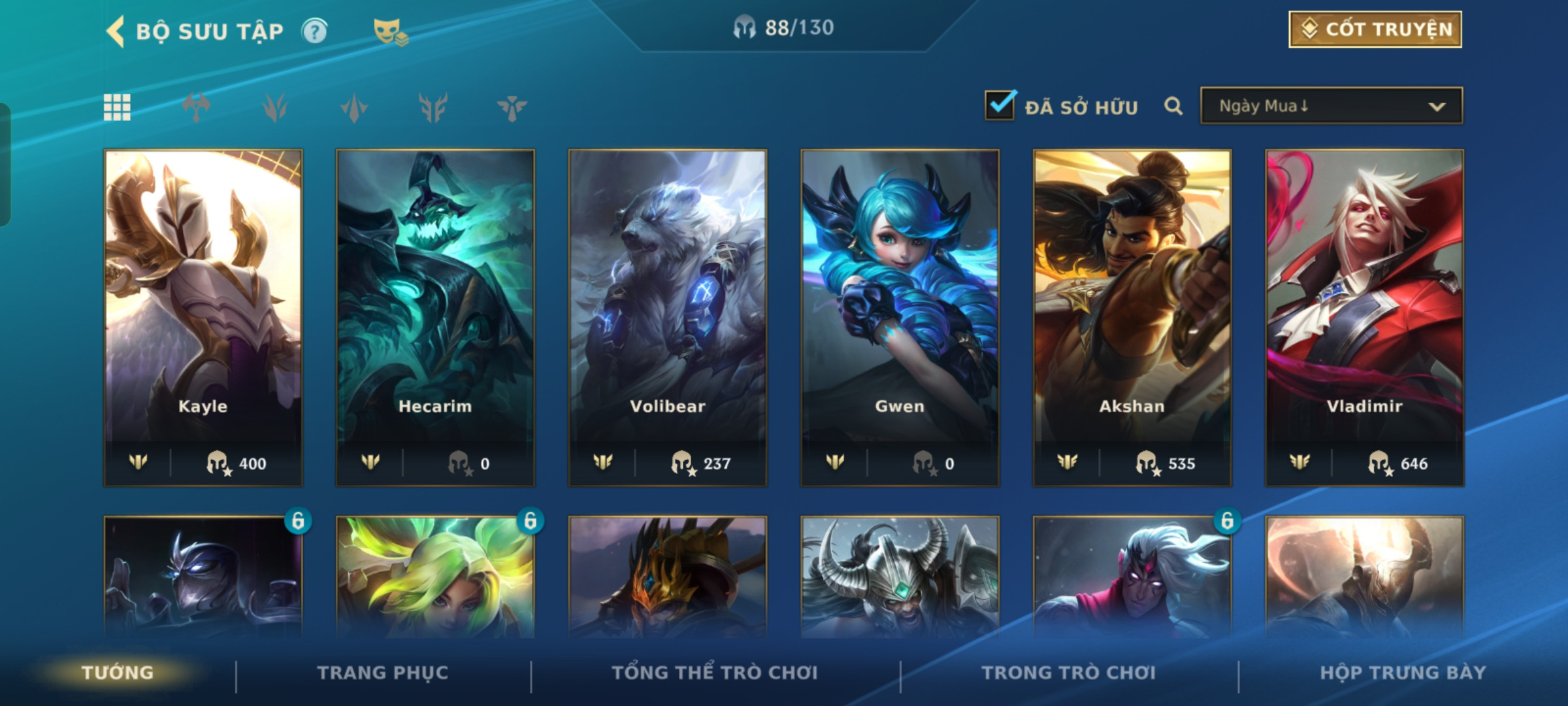This screenshot has width=1568, height=706.
Task: Go back from Bộ Sưu Tập screen
Action: pos(116,31)
